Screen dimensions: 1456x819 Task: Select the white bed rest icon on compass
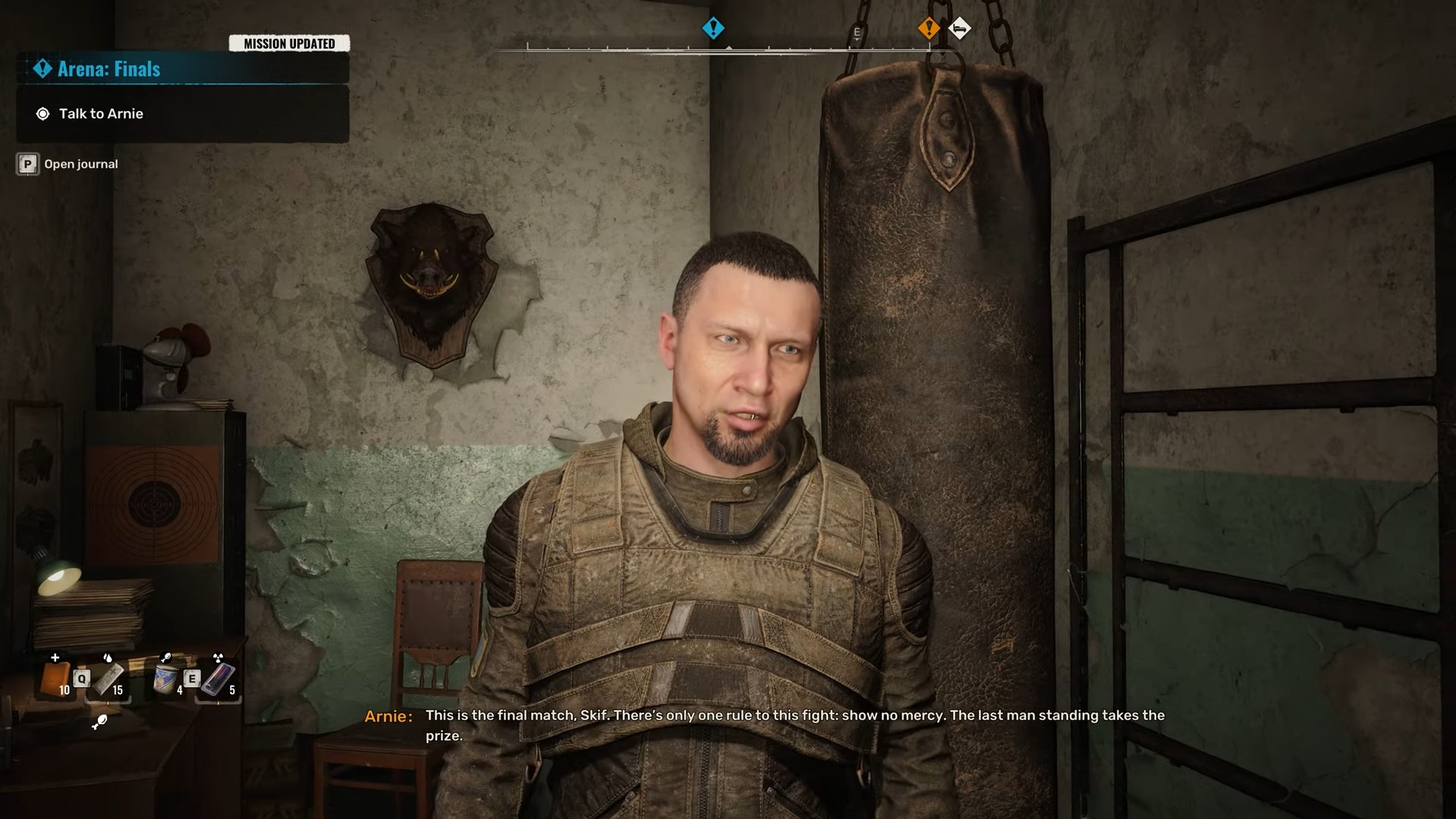click(x=961, y=28)
